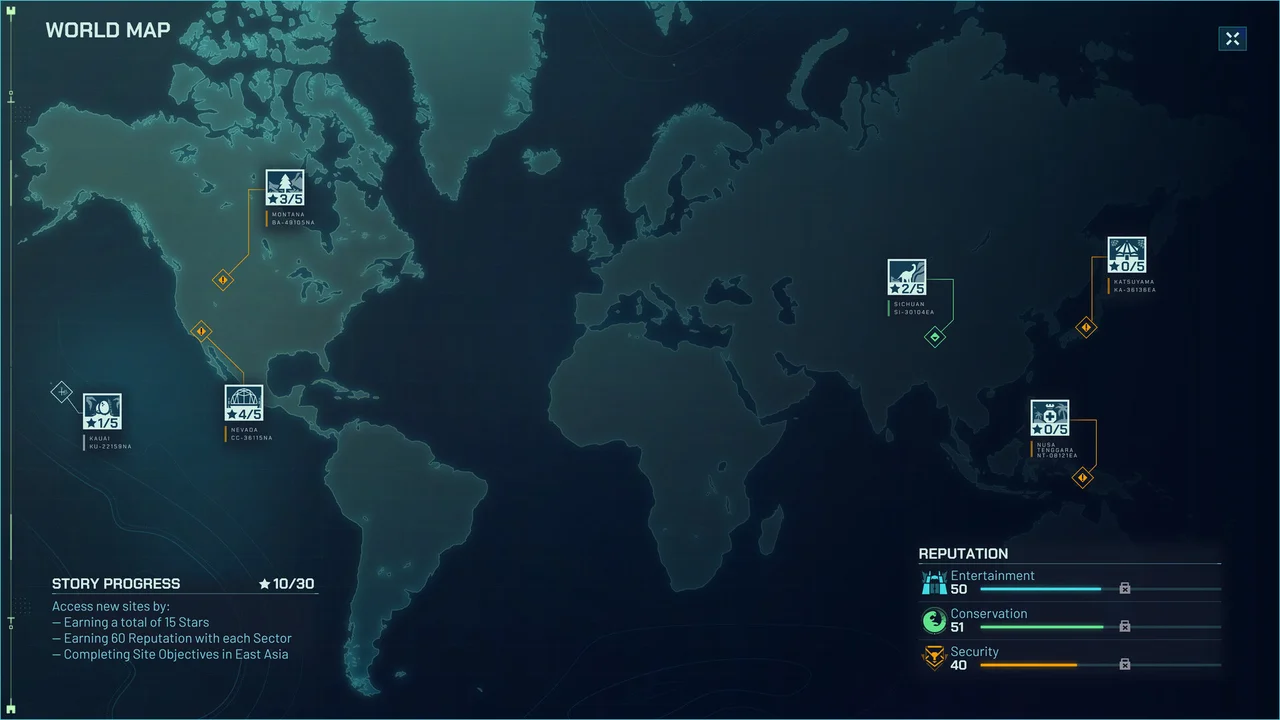Select the green diamond marker below Sichuan
This screenshot has width=1280, height=720.
tap(934, 337)
